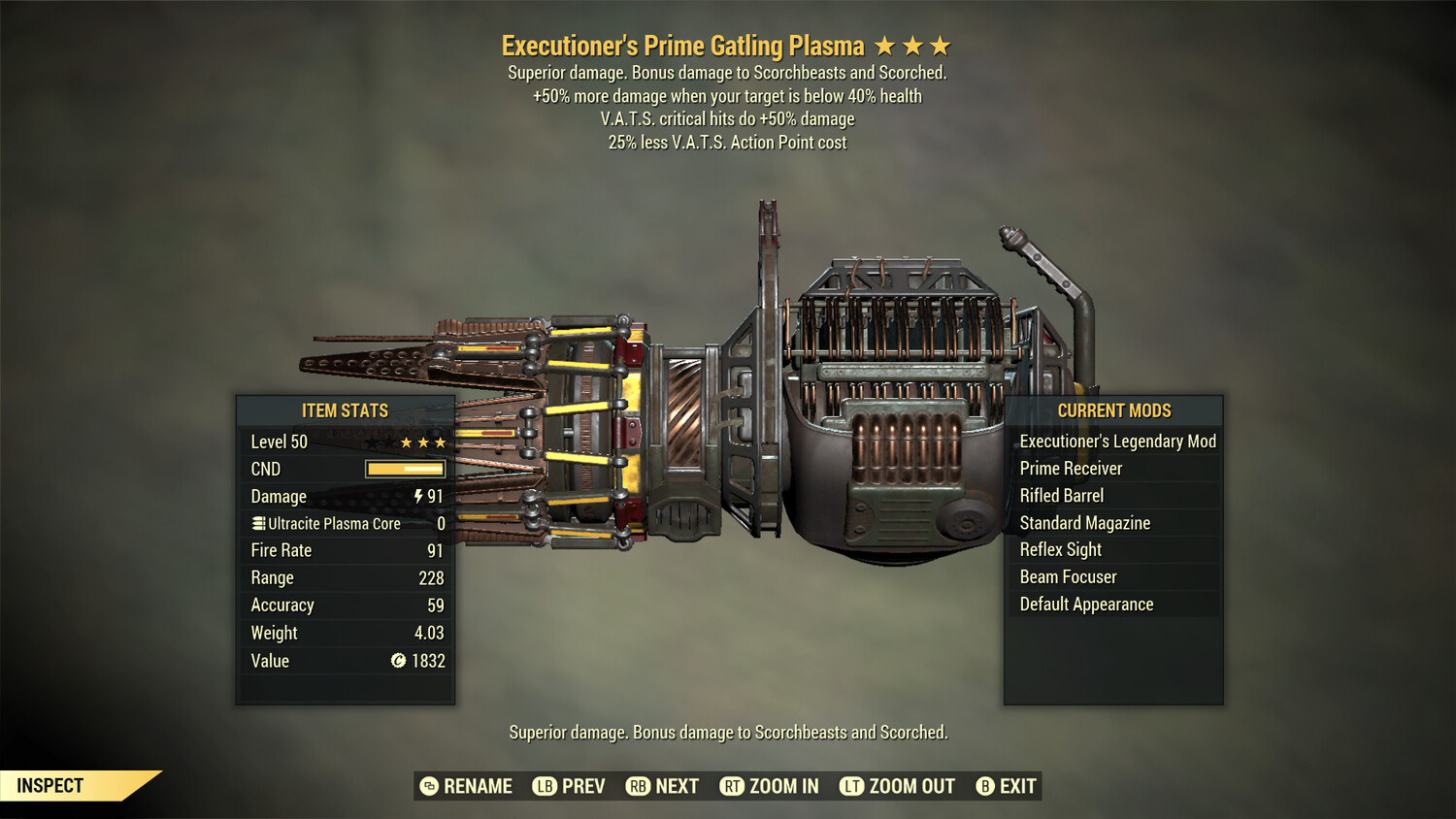Click the yellow CND condition bar
The width and height of the screenshot is (1456, 819).
pyautogui.click(x=404, y=469)
